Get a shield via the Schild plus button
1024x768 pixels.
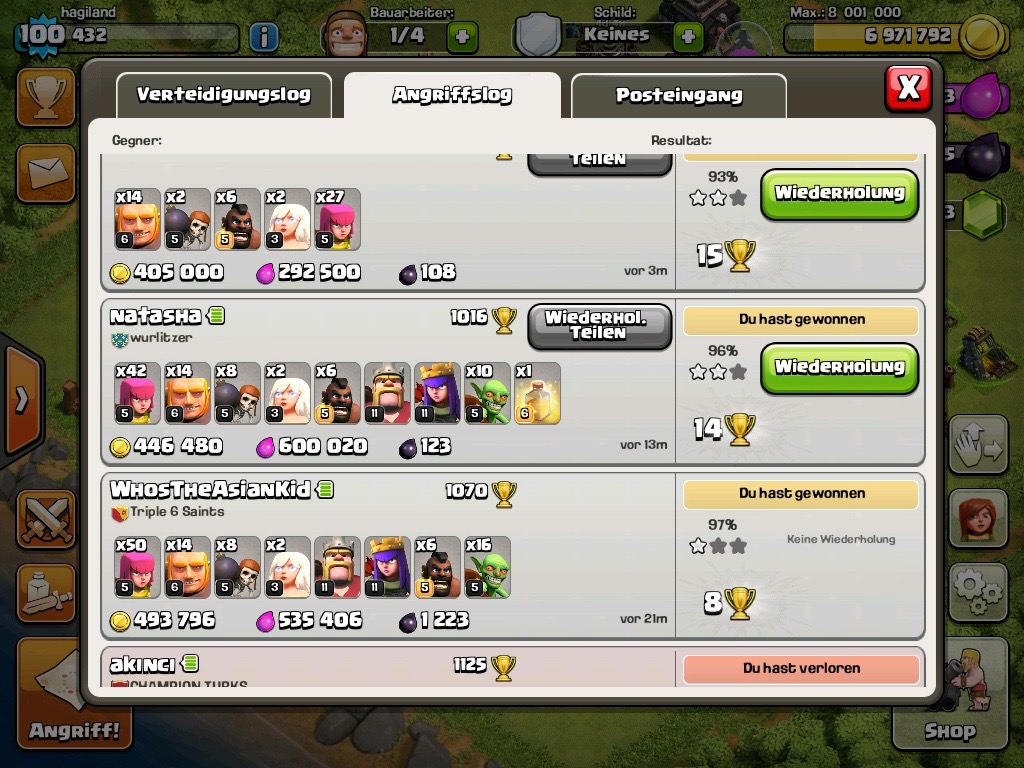pyautogui.click(x=688, y=37)
